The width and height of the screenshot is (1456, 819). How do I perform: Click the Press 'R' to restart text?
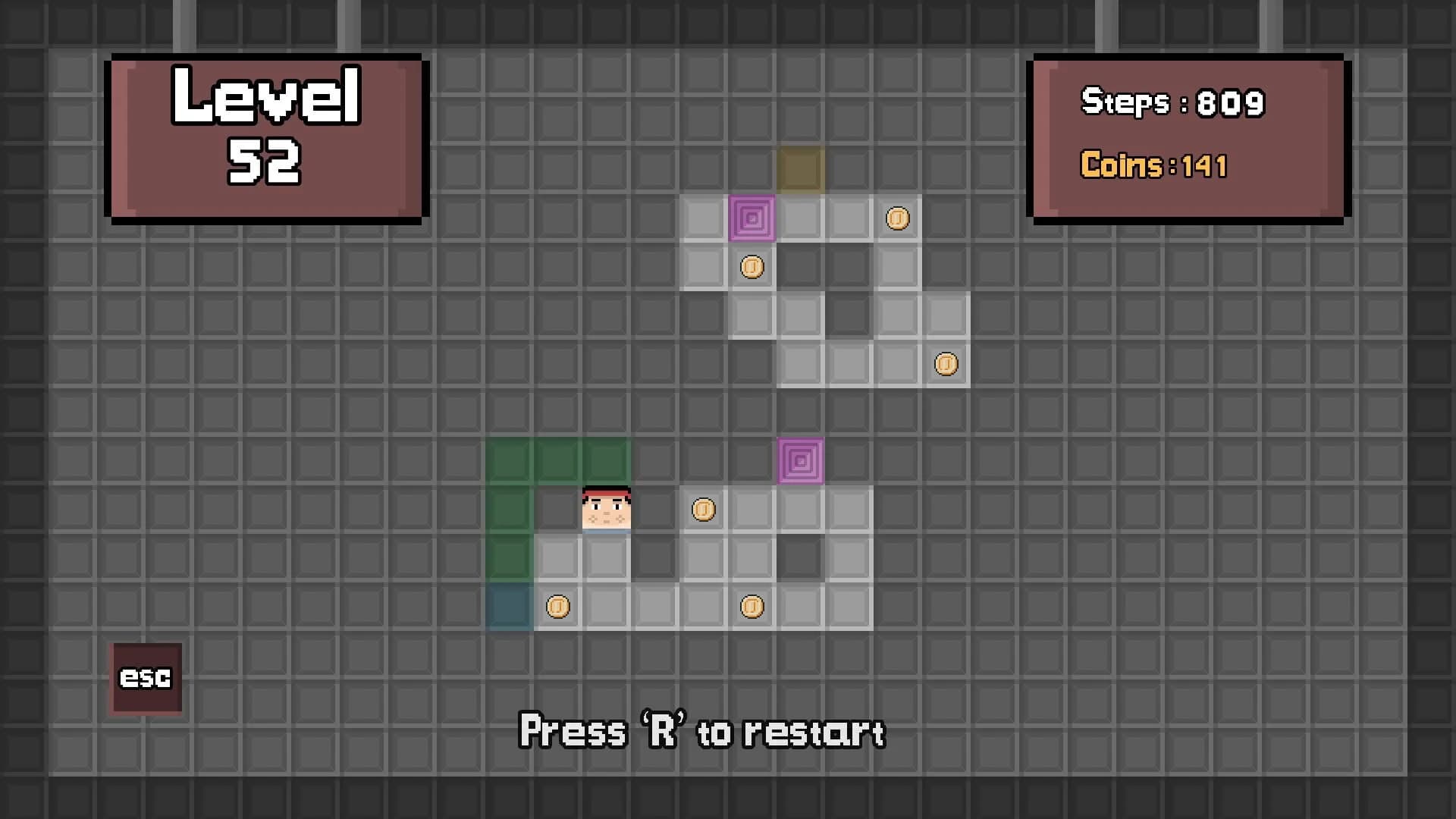coord(701,730)
